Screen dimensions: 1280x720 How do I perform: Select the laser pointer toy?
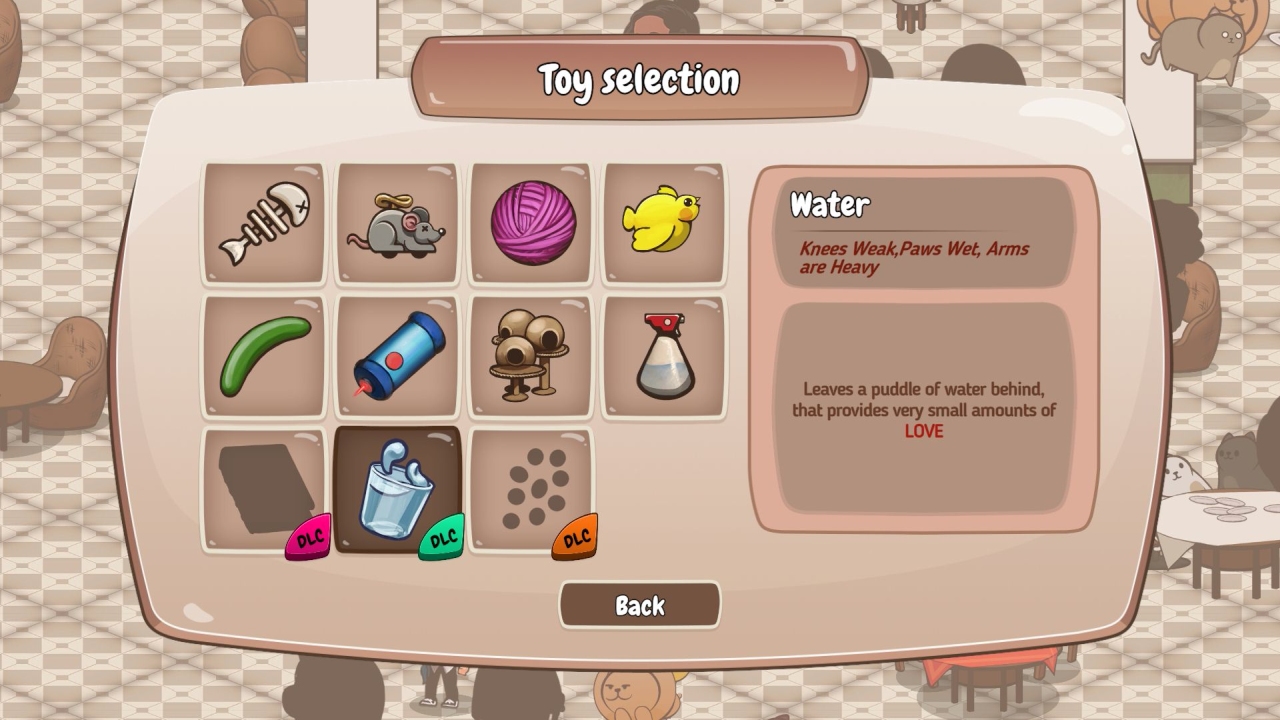(397, 355)
